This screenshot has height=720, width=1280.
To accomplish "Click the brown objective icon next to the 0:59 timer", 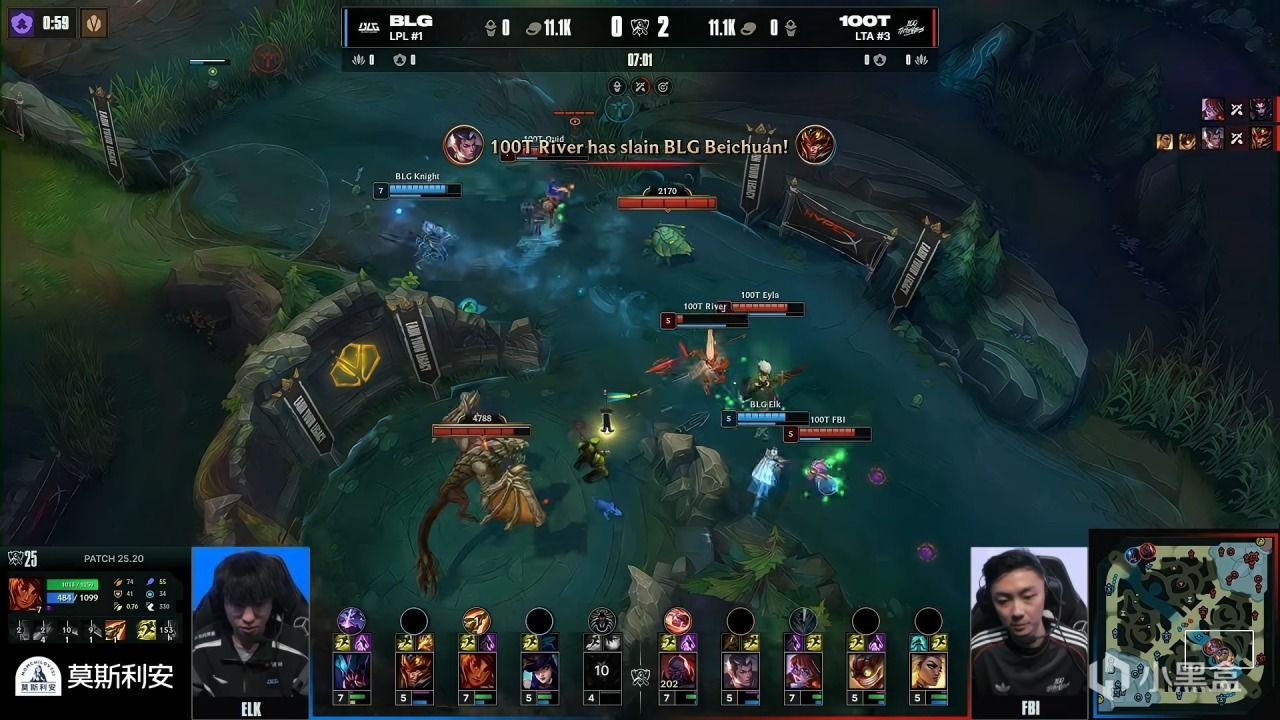I will click(x=93, y=23).
